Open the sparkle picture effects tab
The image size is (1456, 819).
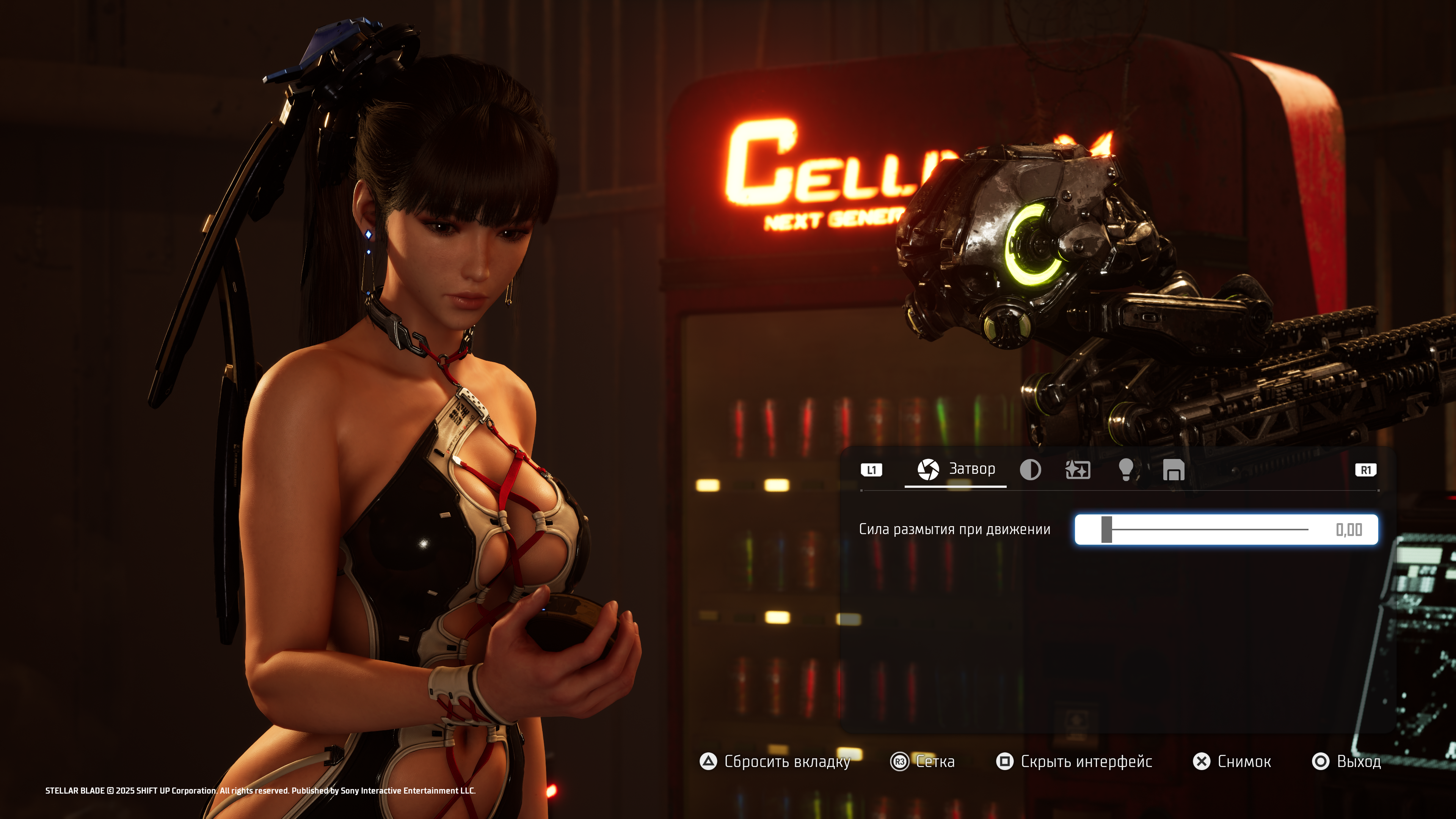1077,470
